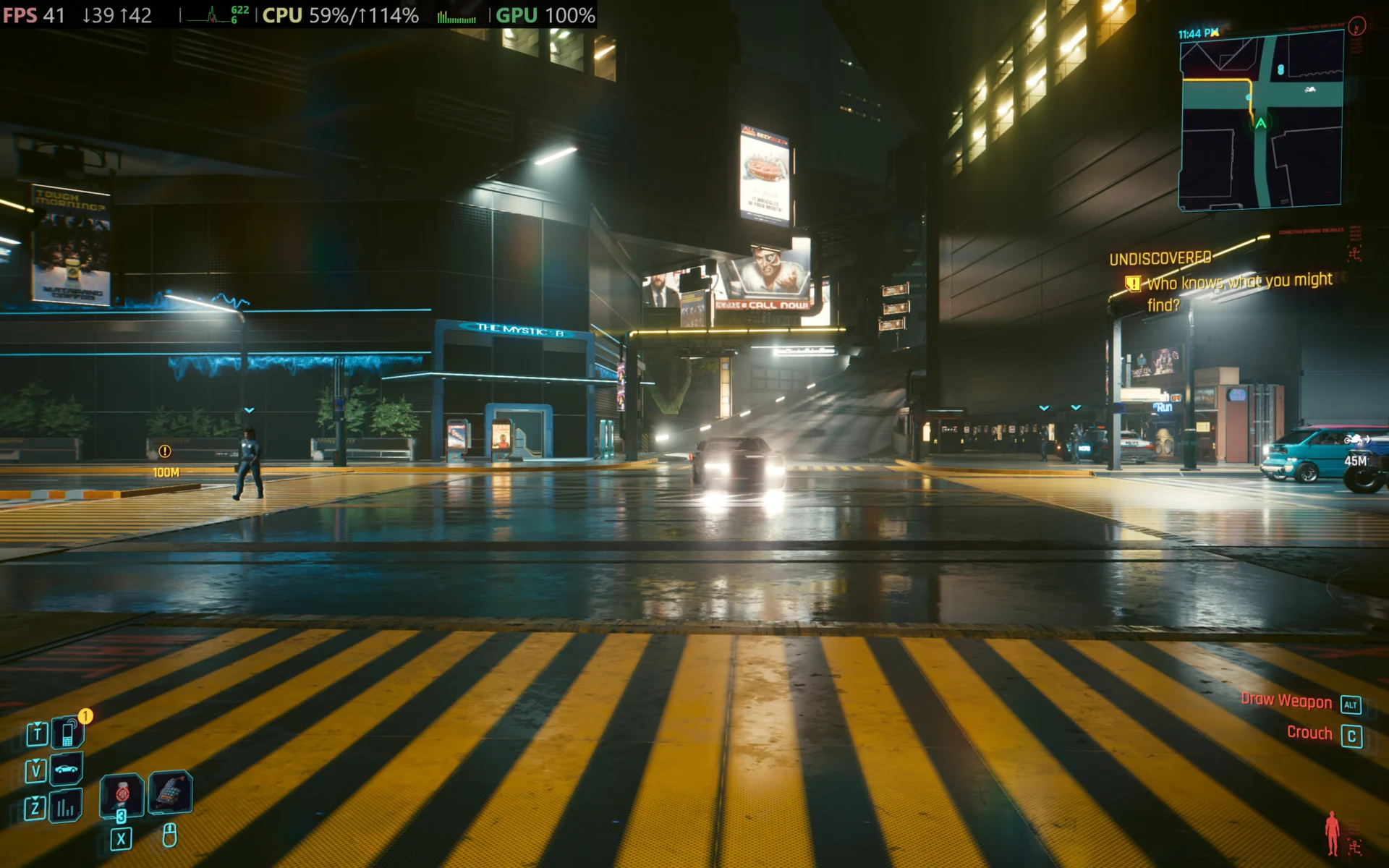Use the consumable inhaler quick slot
The width and height of the screenshot is (1389, 868).
tap(122, 794)
